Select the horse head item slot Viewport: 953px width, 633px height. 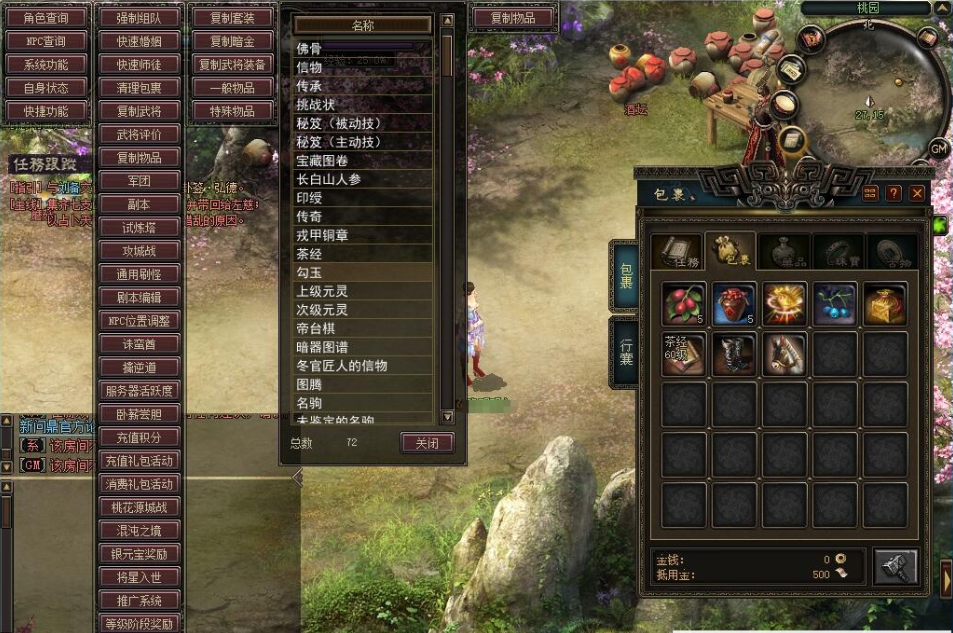click(786, 354)
